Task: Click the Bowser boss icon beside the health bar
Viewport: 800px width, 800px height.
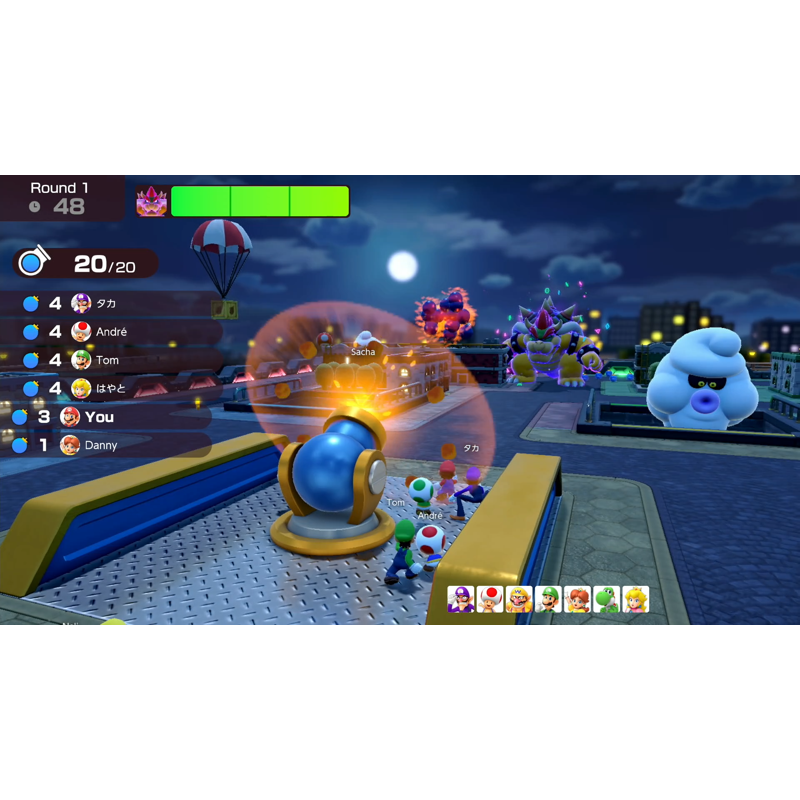Action: [x=152, y=201]
